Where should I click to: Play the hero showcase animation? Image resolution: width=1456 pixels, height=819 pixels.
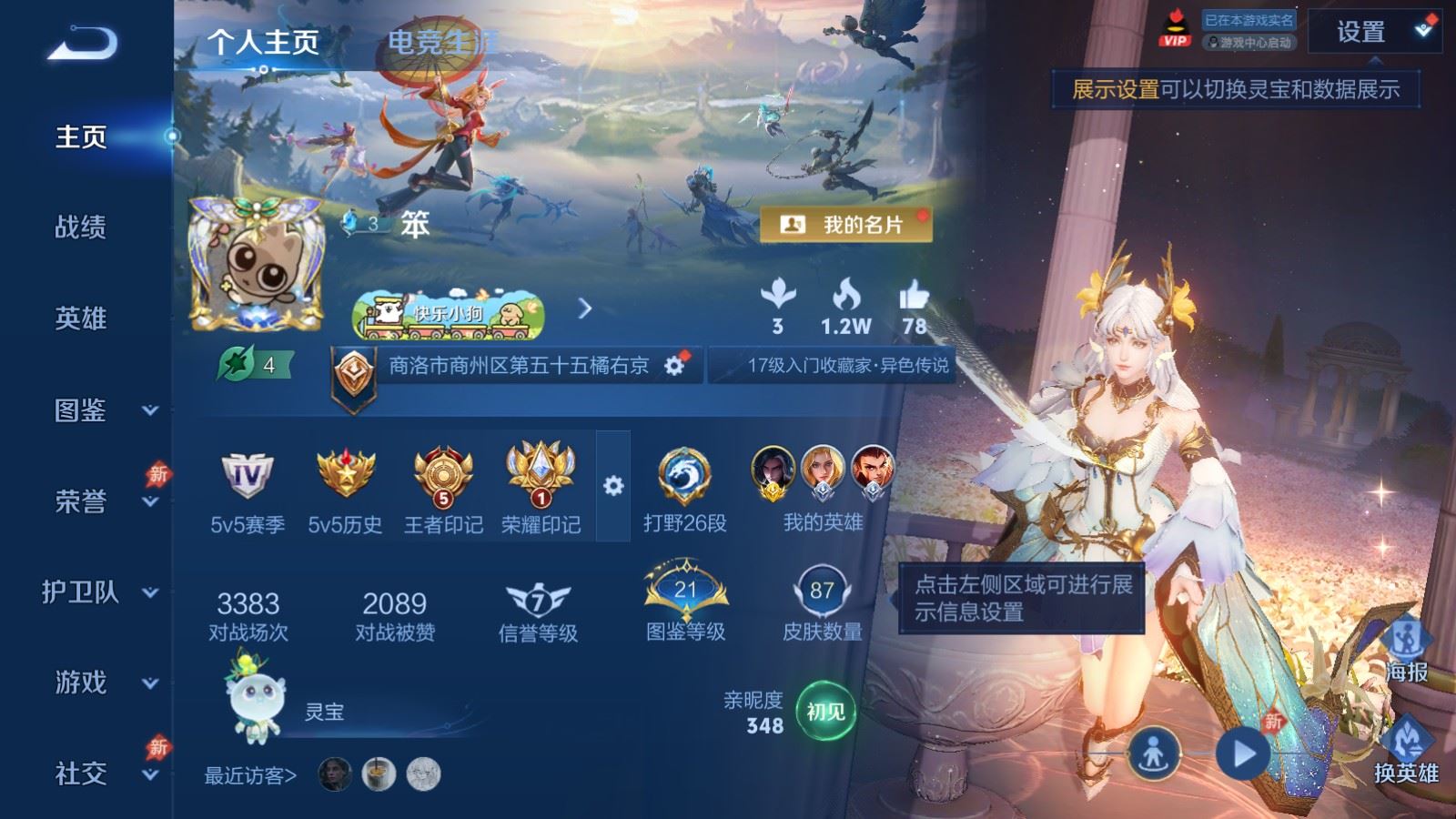1243,753
